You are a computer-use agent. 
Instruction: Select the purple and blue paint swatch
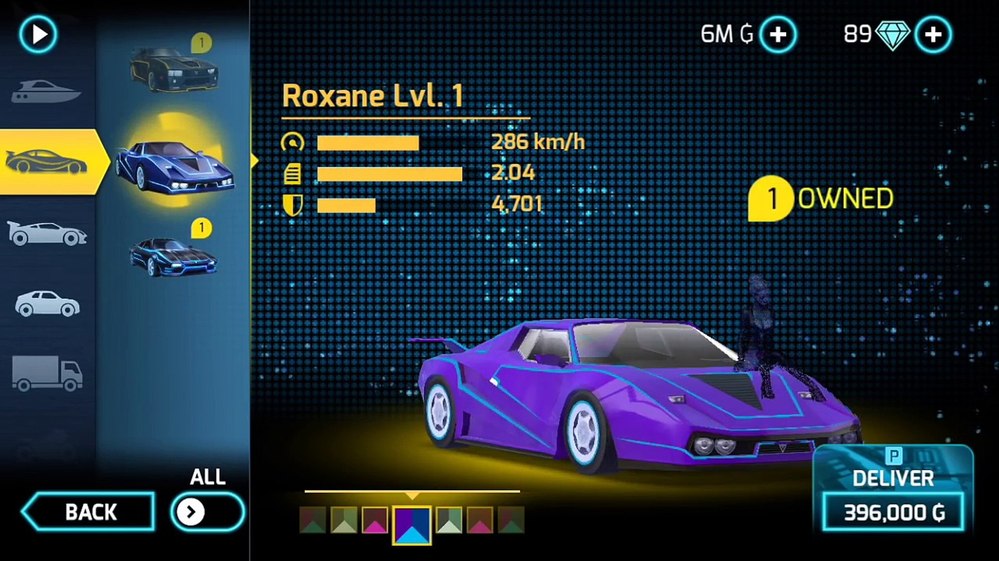[x=412, y=524]
